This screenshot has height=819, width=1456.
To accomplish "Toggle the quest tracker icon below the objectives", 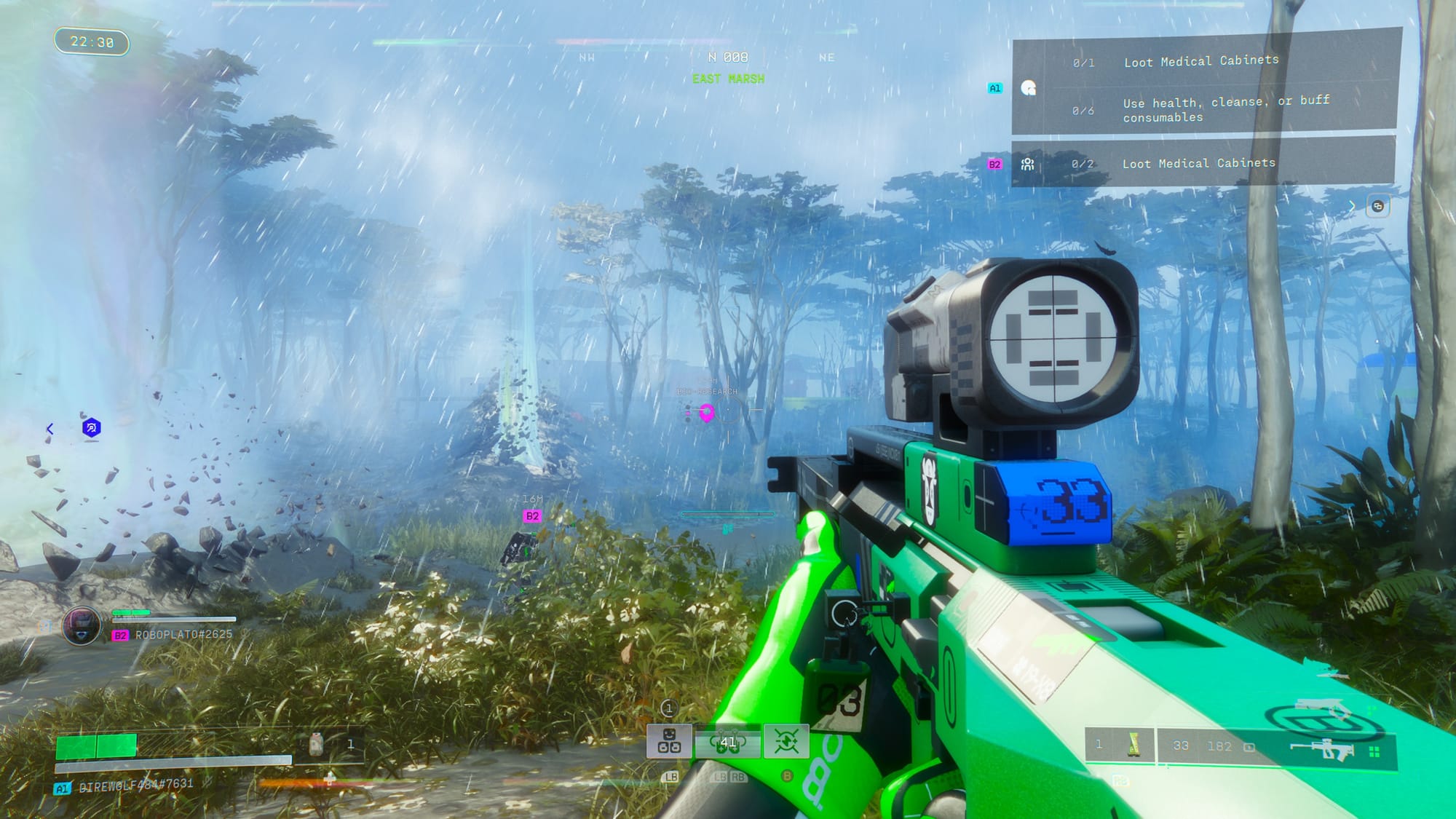I will coord(1376,206).
